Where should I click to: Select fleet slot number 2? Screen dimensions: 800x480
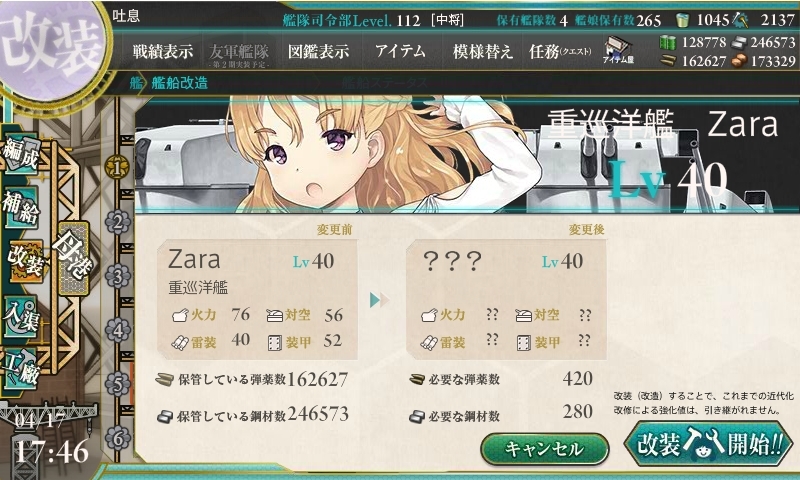click(118, 221)
